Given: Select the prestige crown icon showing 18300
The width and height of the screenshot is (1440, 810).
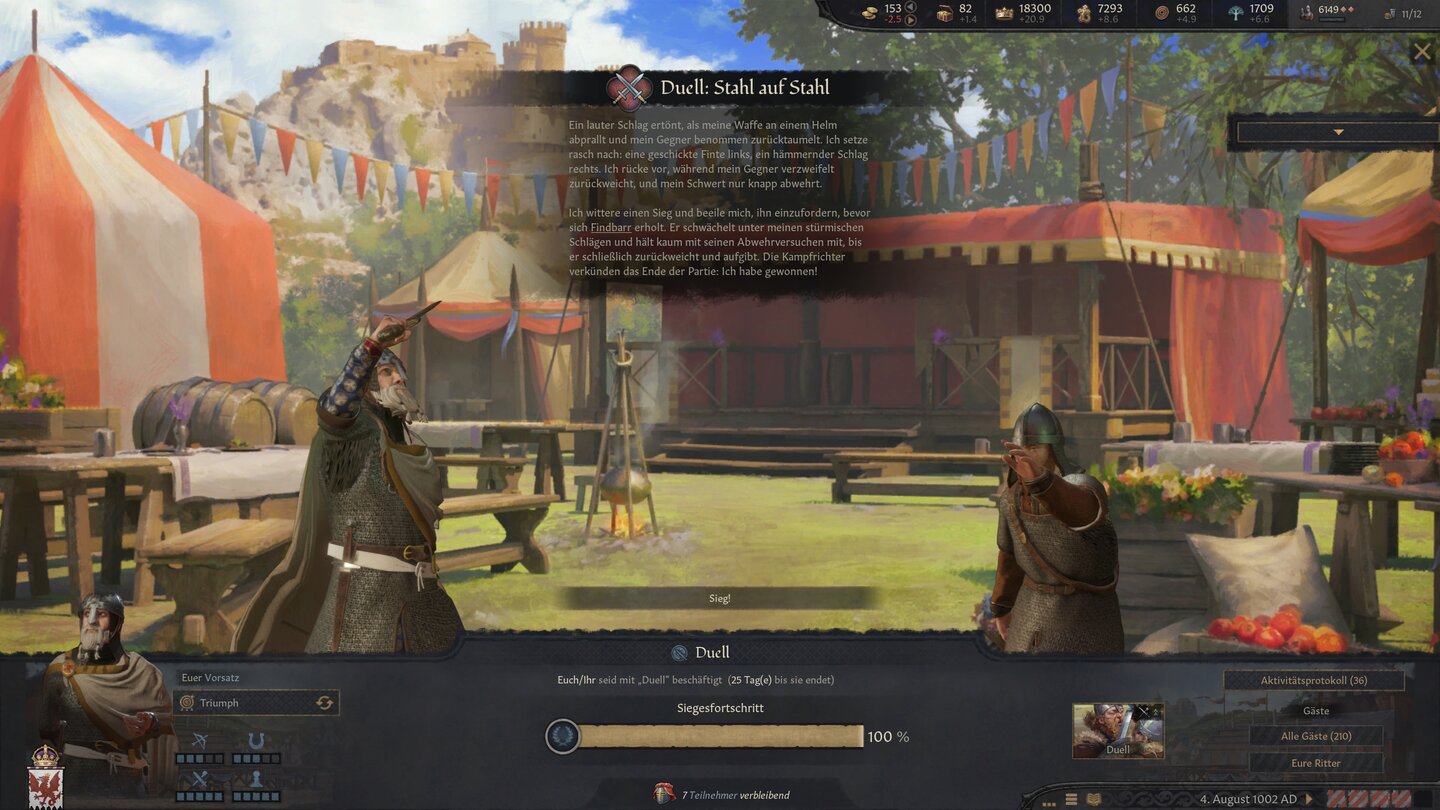Looking at the screenshot, I should (1003, 11).
